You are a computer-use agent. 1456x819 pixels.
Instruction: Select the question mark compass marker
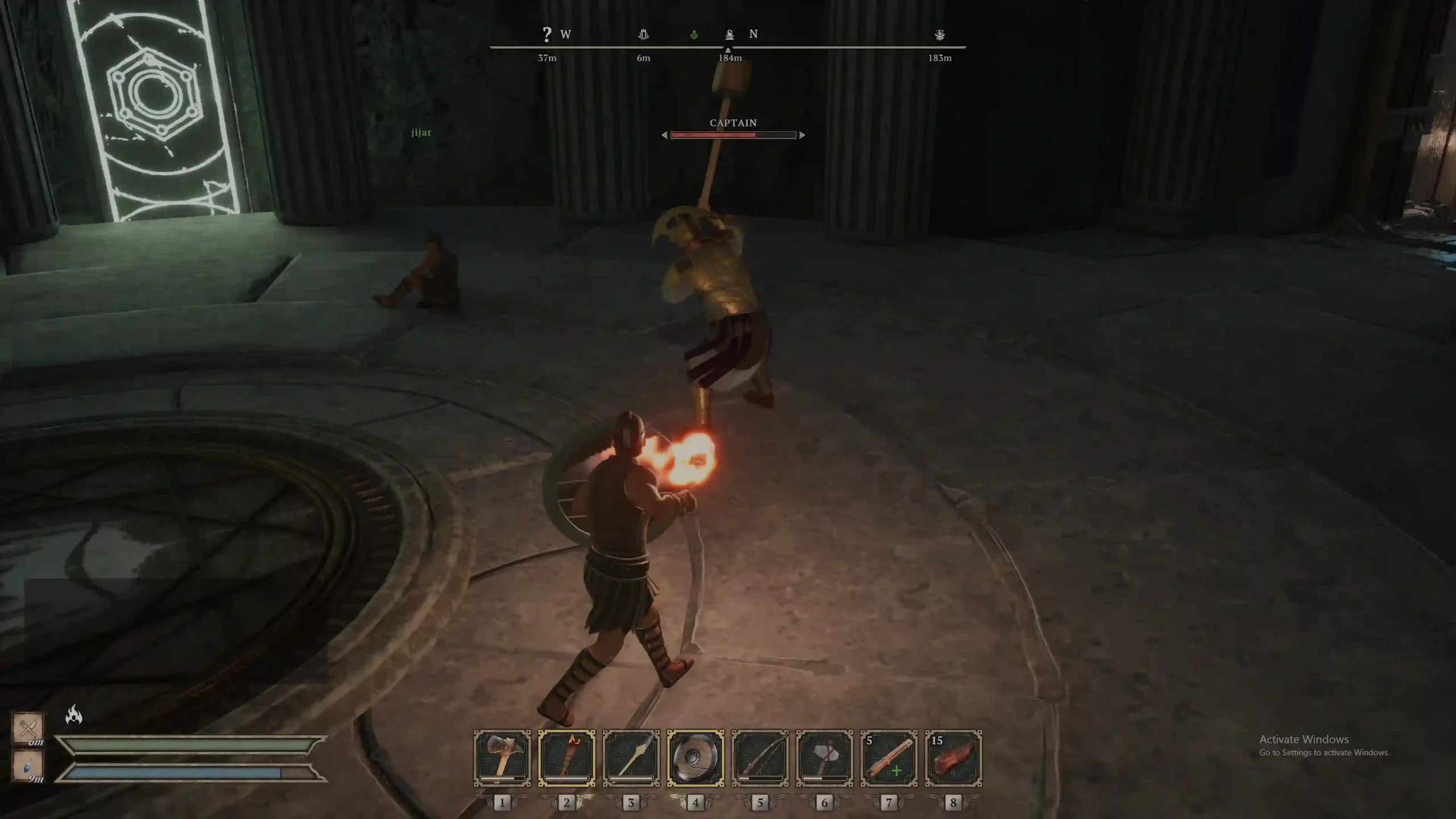pos(547,35)
